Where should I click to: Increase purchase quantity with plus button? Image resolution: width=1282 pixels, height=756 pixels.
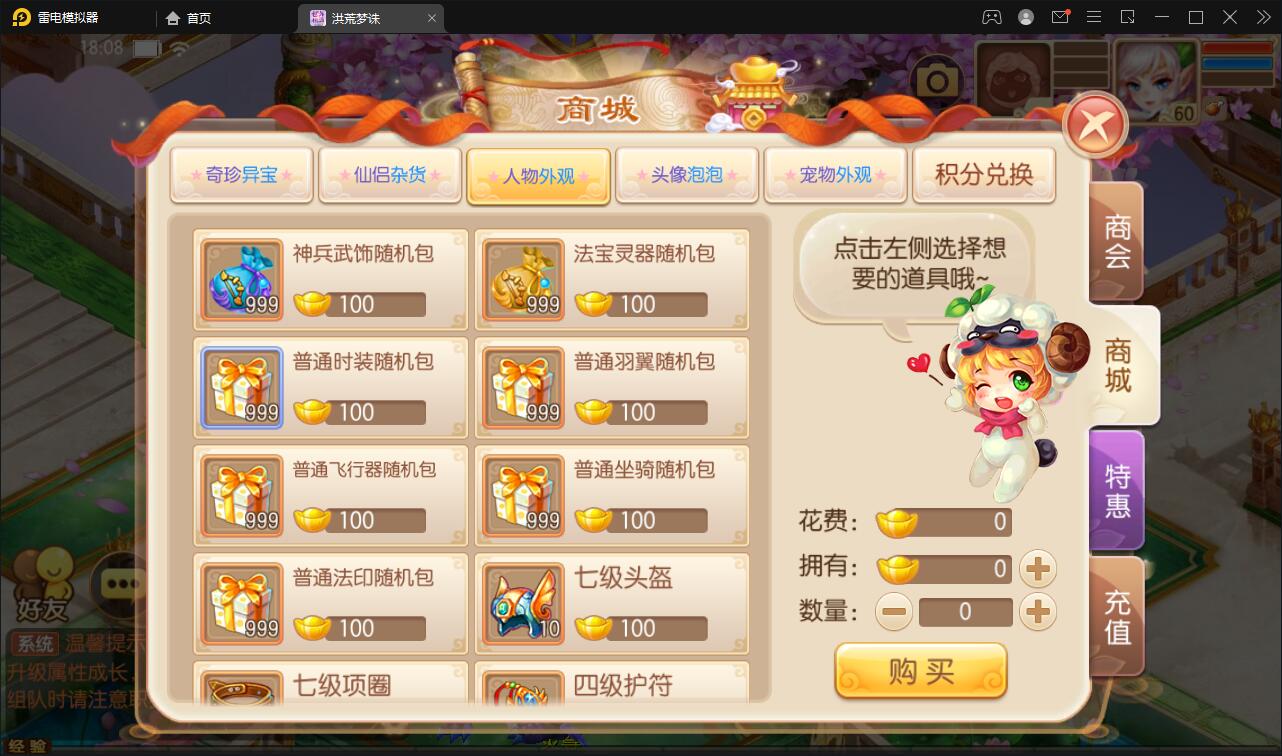[x=1038, y=612]
